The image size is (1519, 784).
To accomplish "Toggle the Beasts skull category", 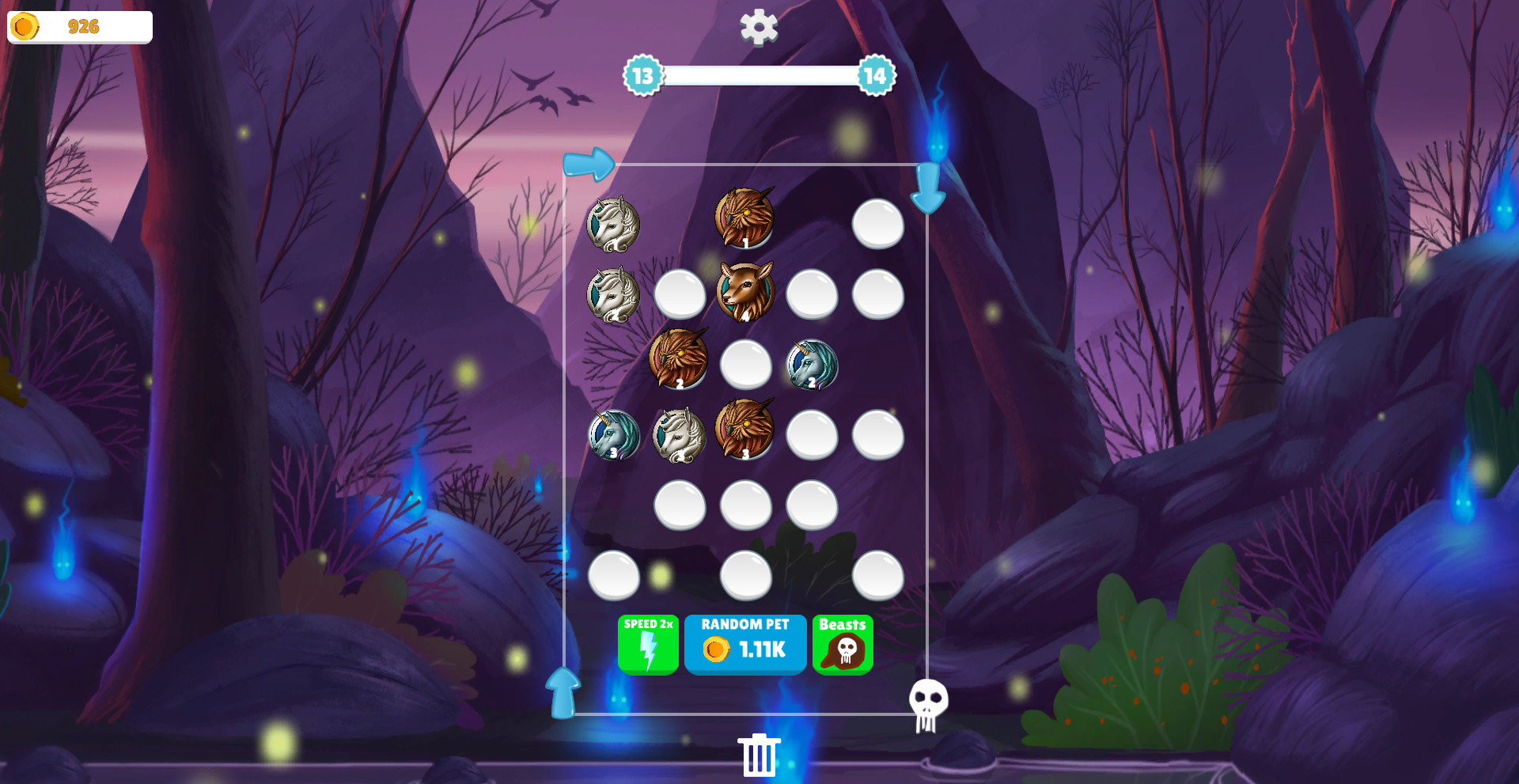I will (x=843, y=644).
